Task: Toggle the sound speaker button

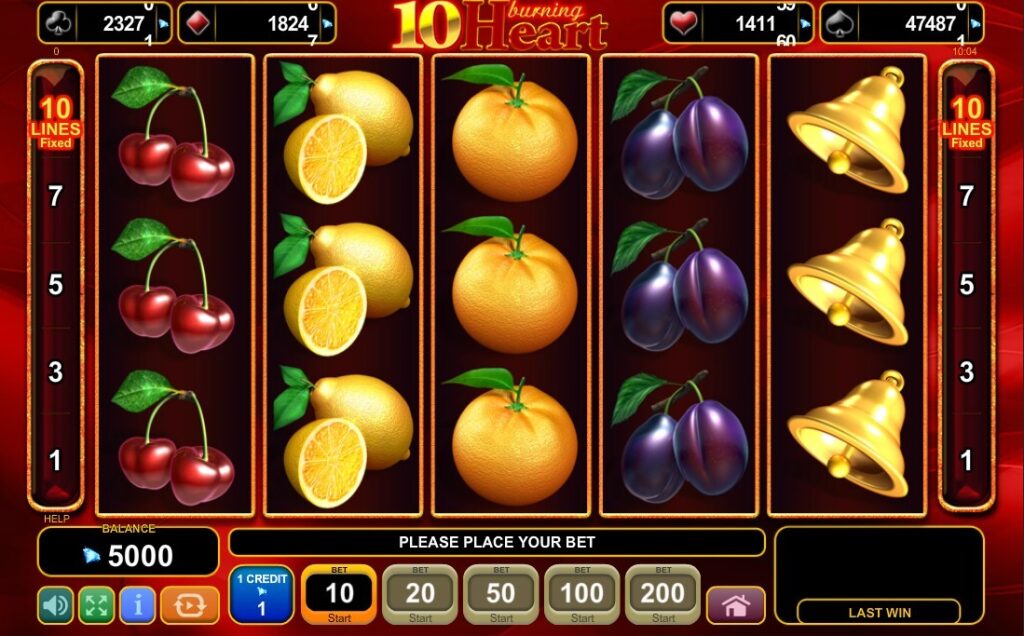Action: click(55, 605)
